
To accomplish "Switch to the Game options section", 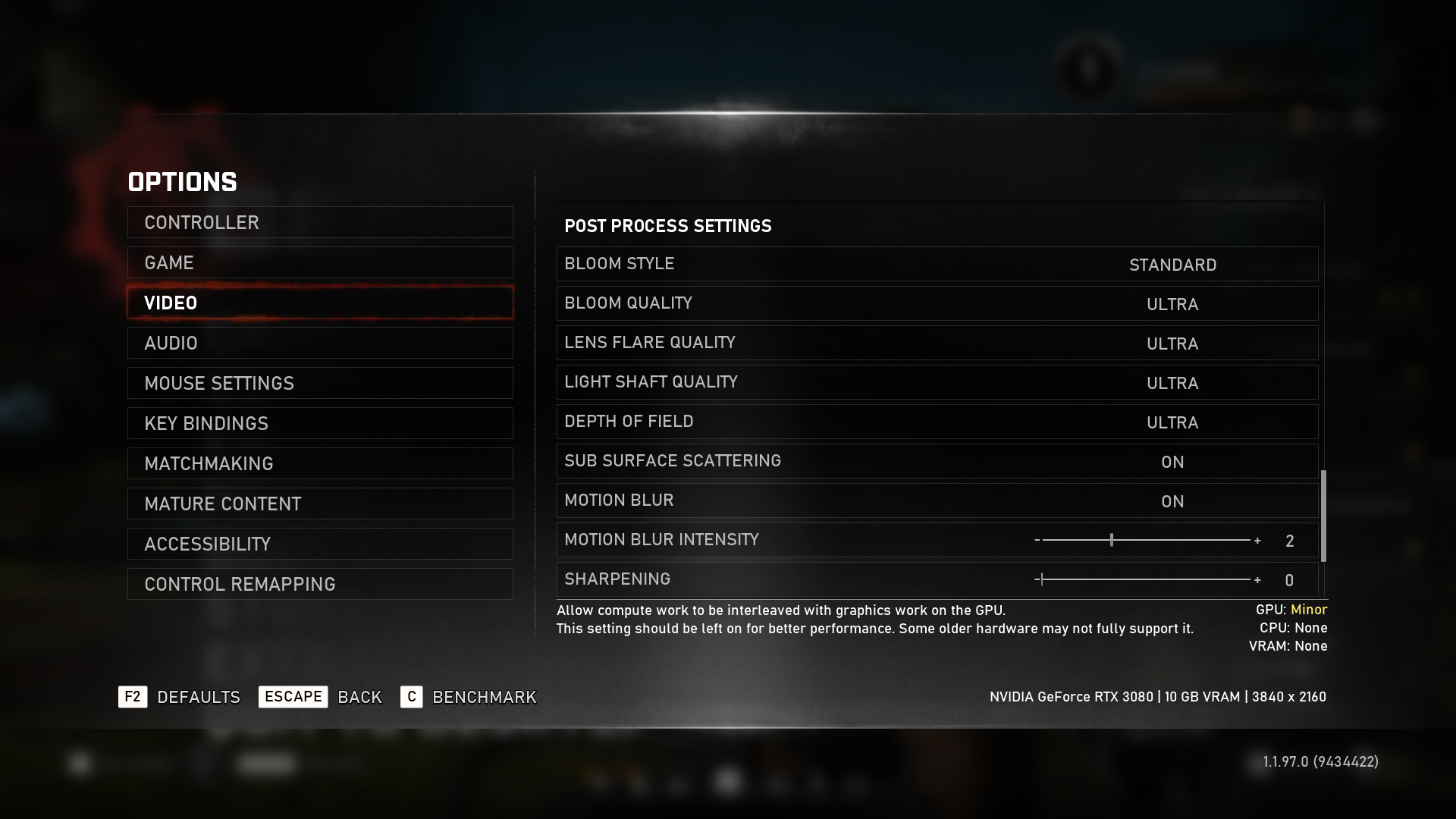I will (319, 262).
